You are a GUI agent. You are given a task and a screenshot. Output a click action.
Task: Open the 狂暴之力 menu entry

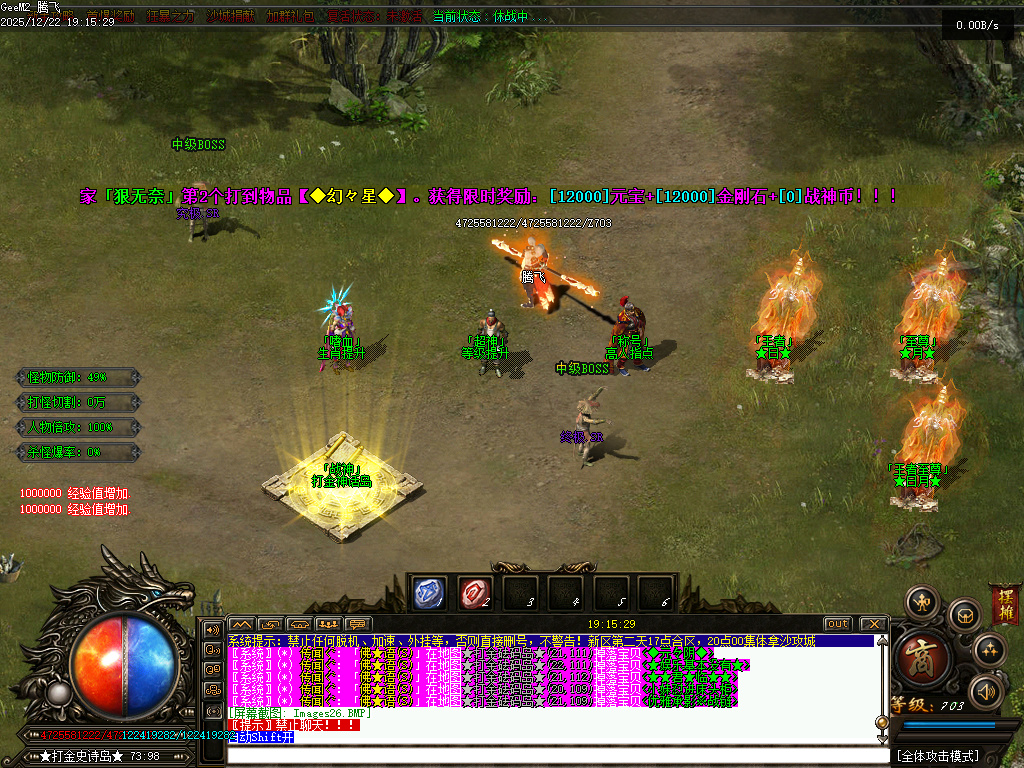[x=171, y=17]
